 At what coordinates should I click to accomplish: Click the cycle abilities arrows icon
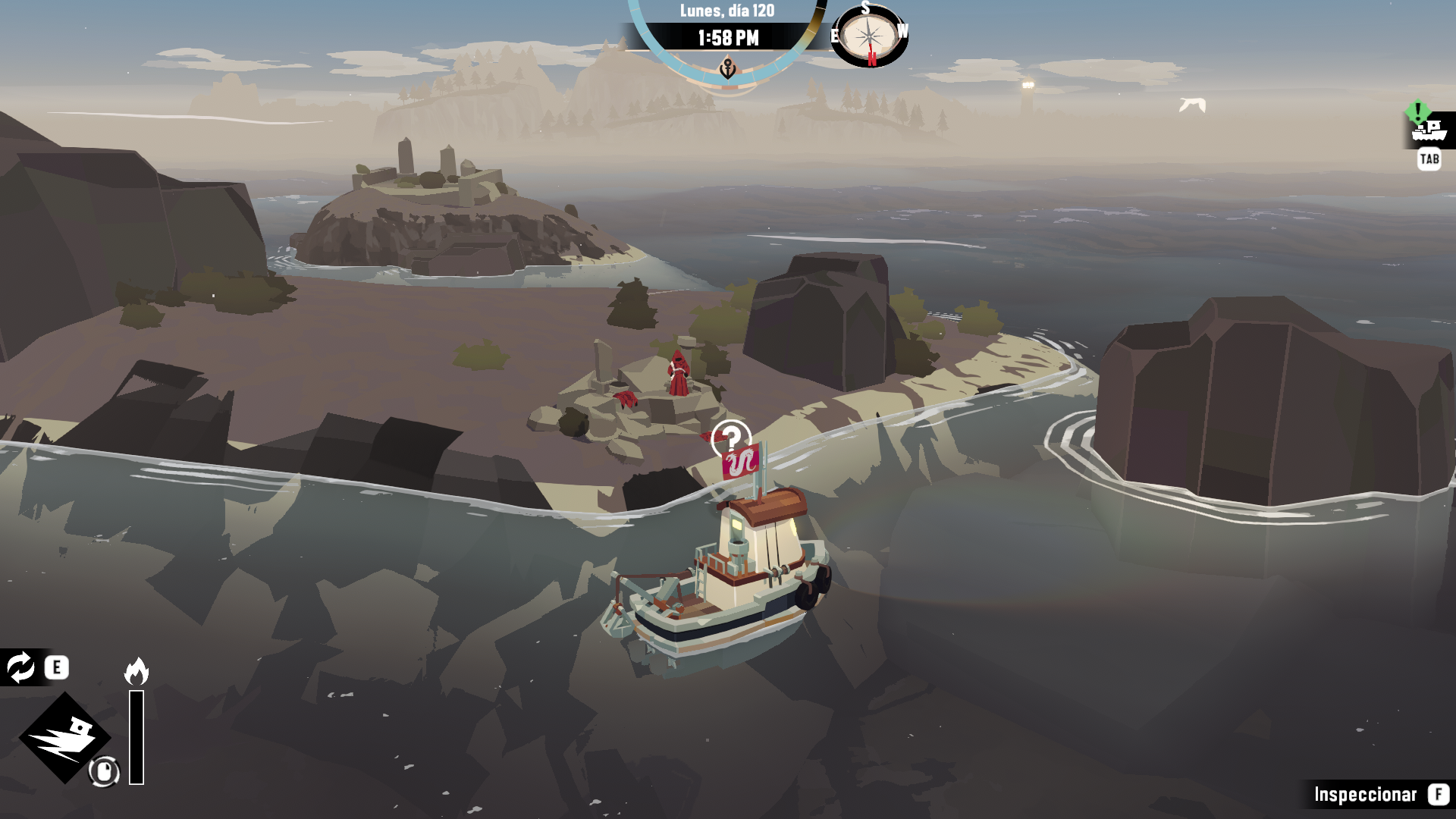20,667
